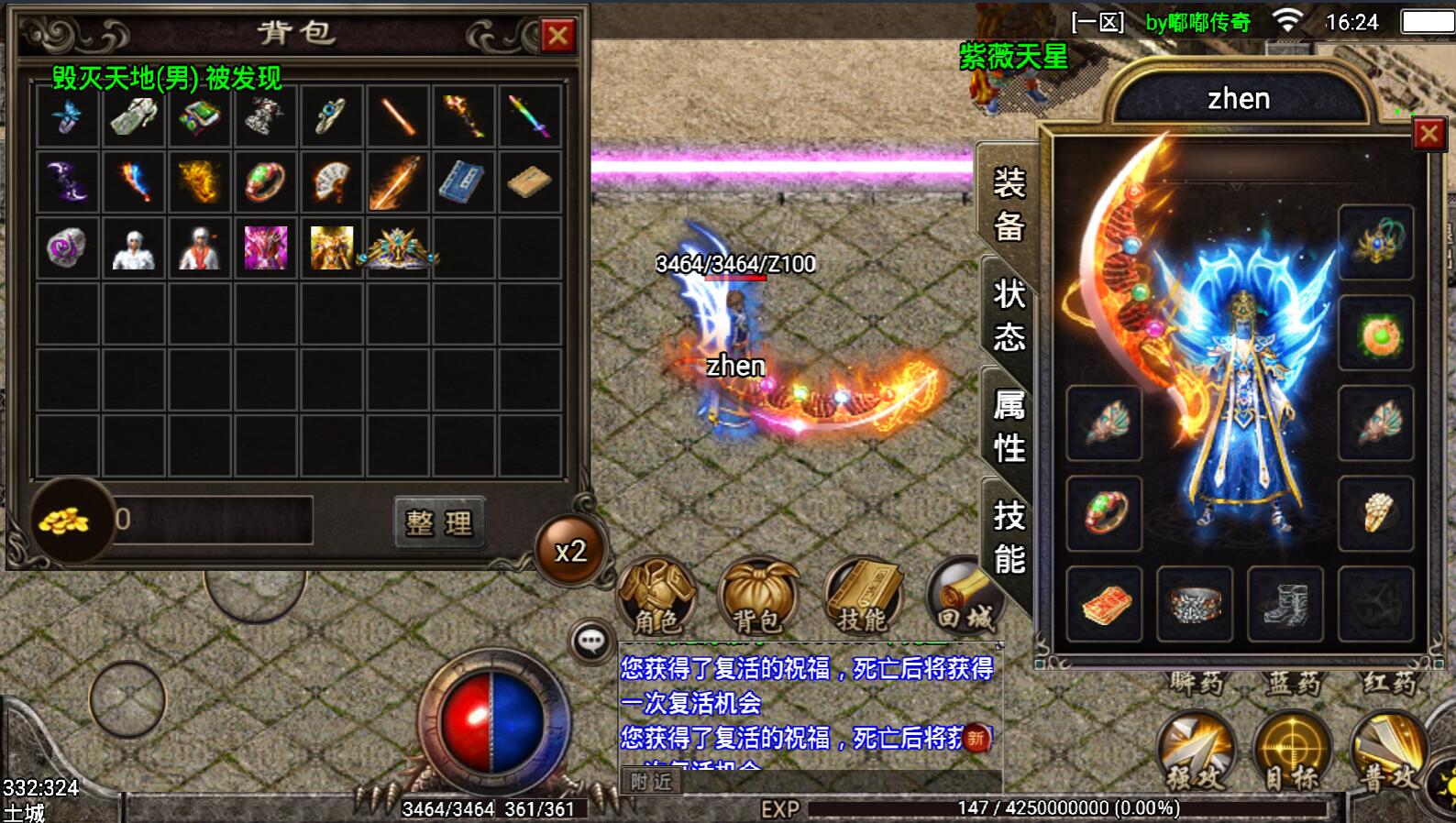This screenshot has height=823, width=1456.
Task: Select the rainbow sword in the backpack
Action: (530, 116)
